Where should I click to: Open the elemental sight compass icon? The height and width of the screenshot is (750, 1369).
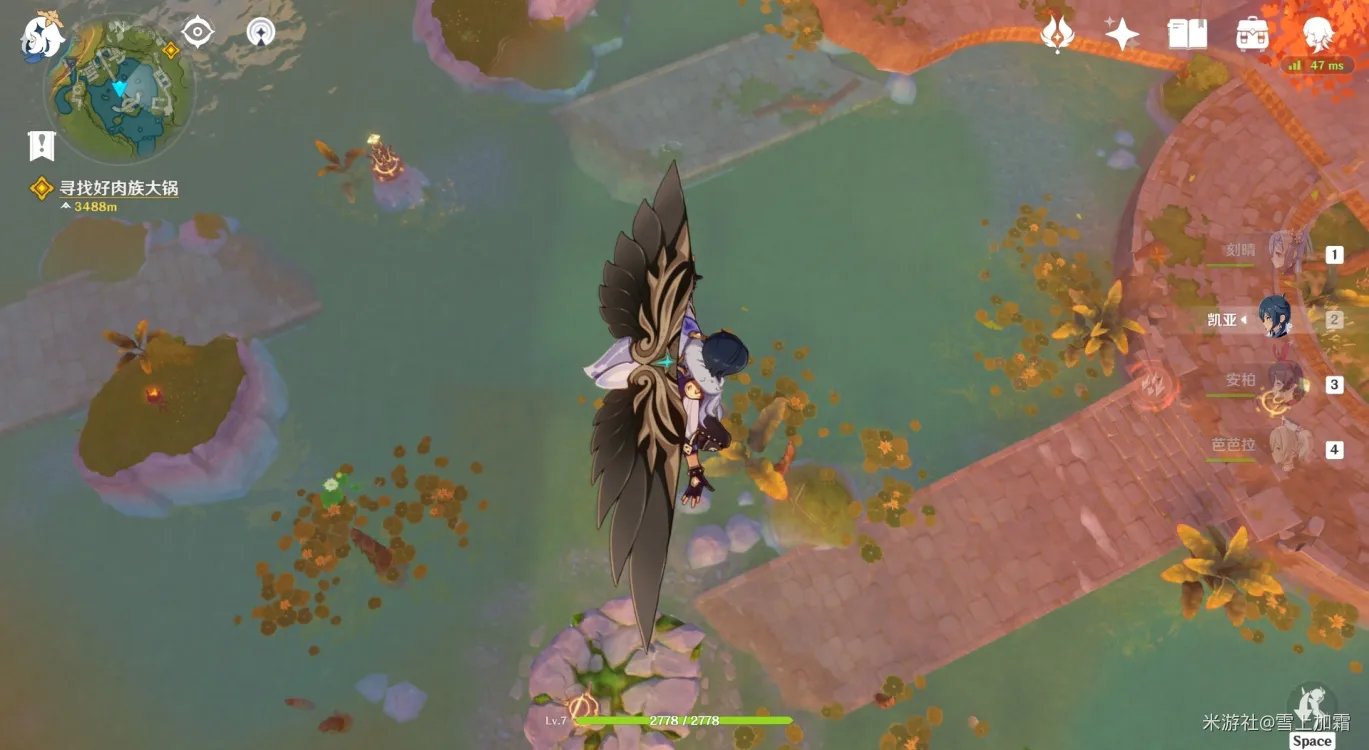(x=260, y=32)
